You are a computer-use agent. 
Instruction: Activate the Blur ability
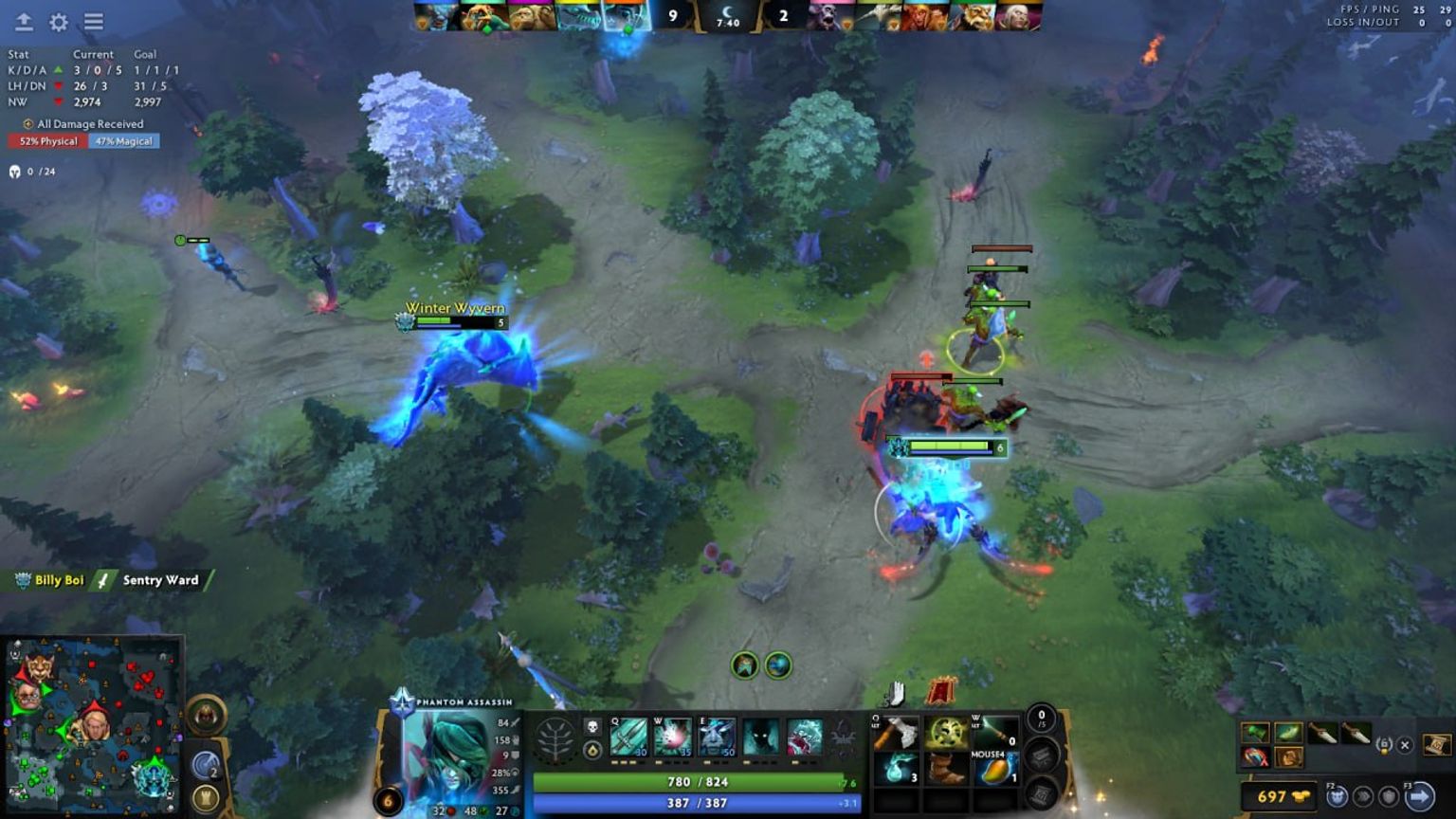click(761, 737)
